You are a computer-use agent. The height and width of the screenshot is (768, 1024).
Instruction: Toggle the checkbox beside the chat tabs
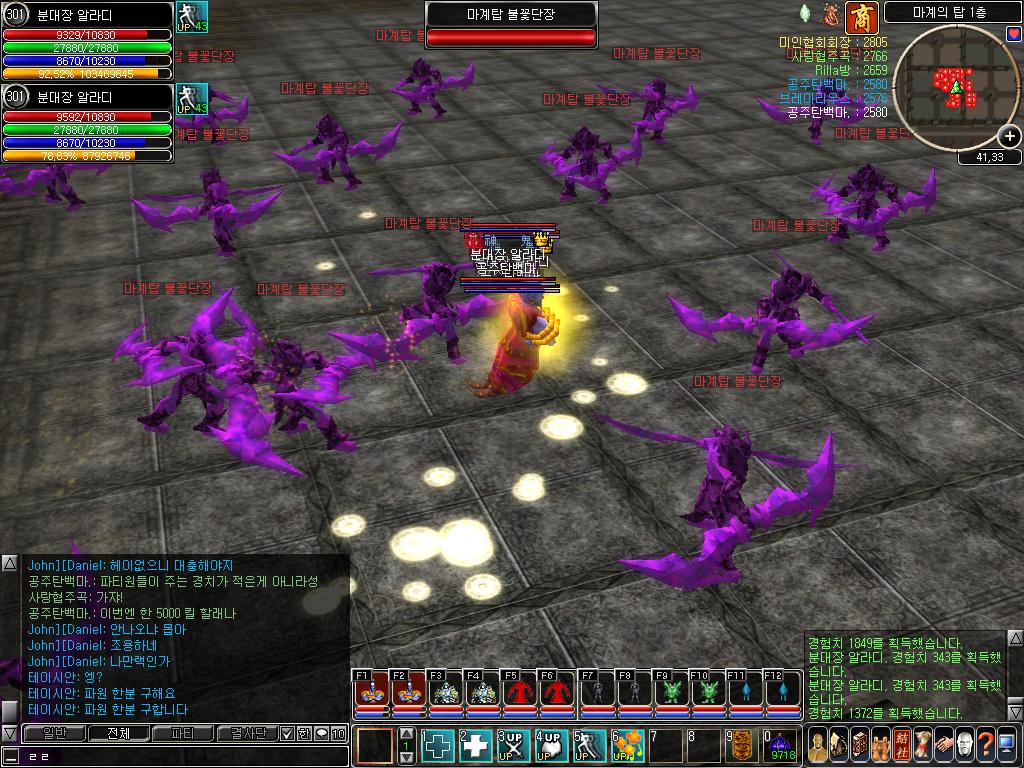(x=287, y=734)
